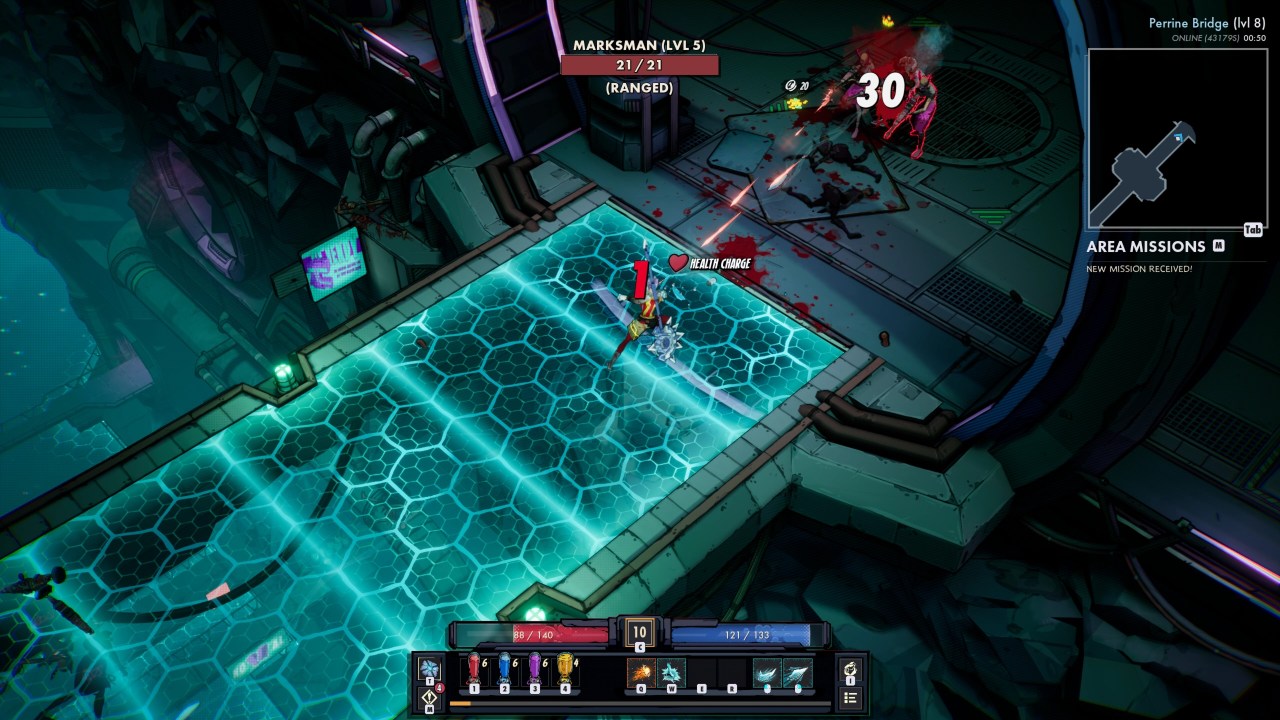
Task: Activate the blue shuriken ability on W
Action: click(x=671, y=671)
